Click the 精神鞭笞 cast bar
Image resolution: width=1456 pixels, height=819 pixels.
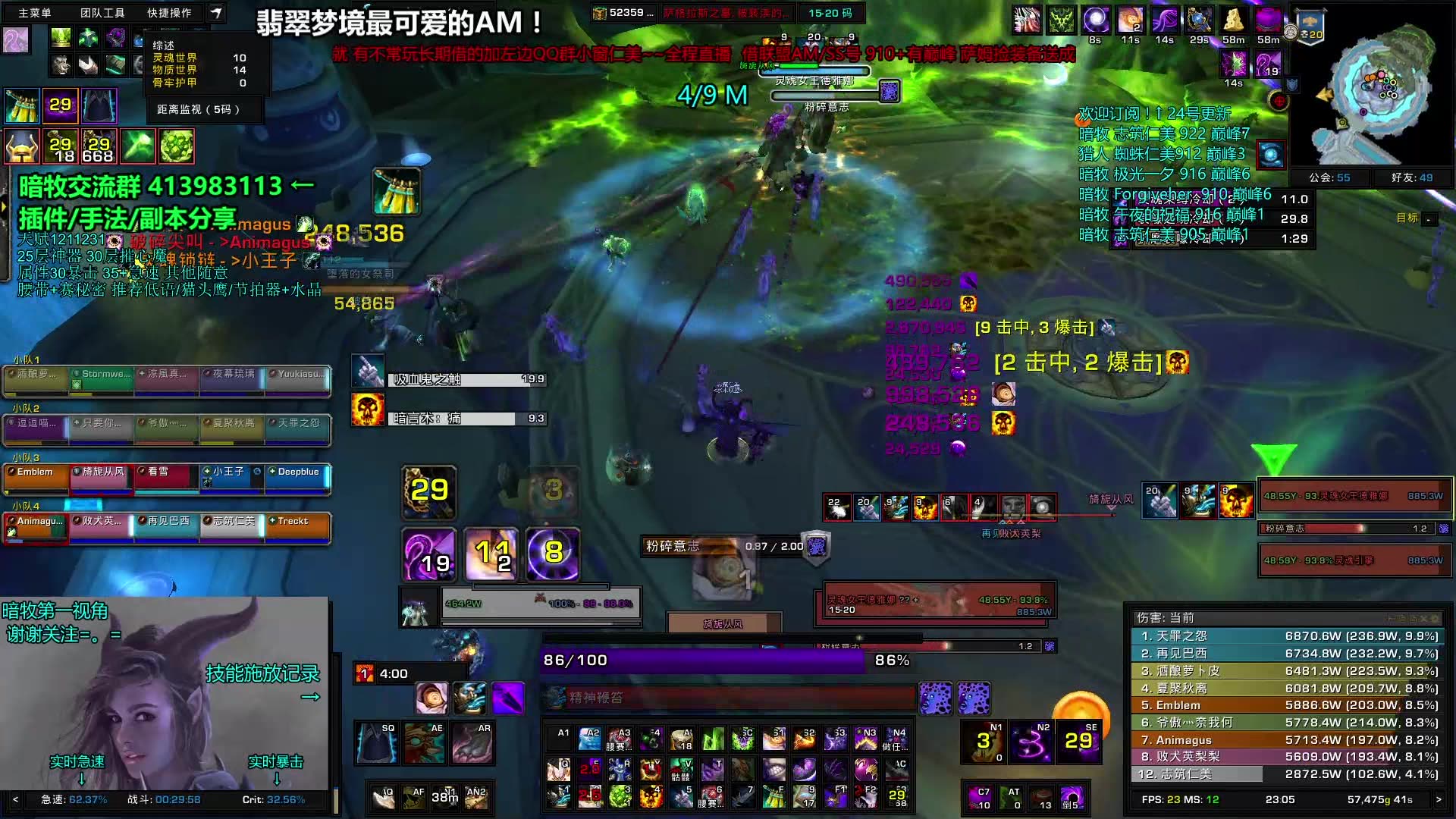click(x=728, y=698)
